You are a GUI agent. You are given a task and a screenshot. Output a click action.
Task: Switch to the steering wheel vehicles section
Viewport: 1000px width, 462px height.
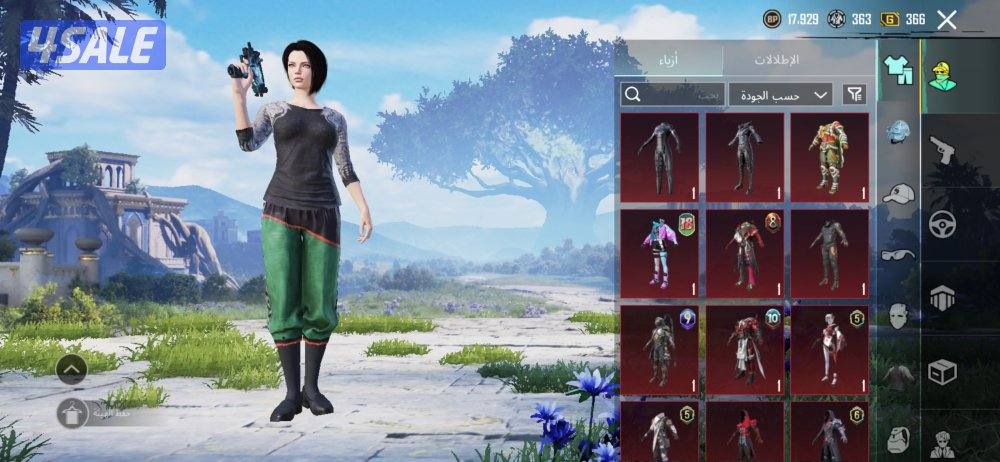[942, 224]
